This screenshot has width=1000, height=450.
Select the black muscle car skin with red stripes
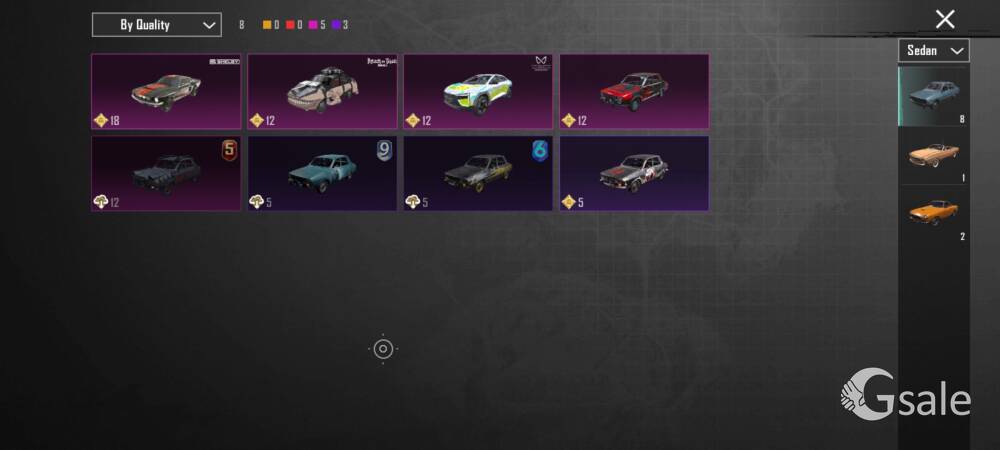click(x=166, y=91)
